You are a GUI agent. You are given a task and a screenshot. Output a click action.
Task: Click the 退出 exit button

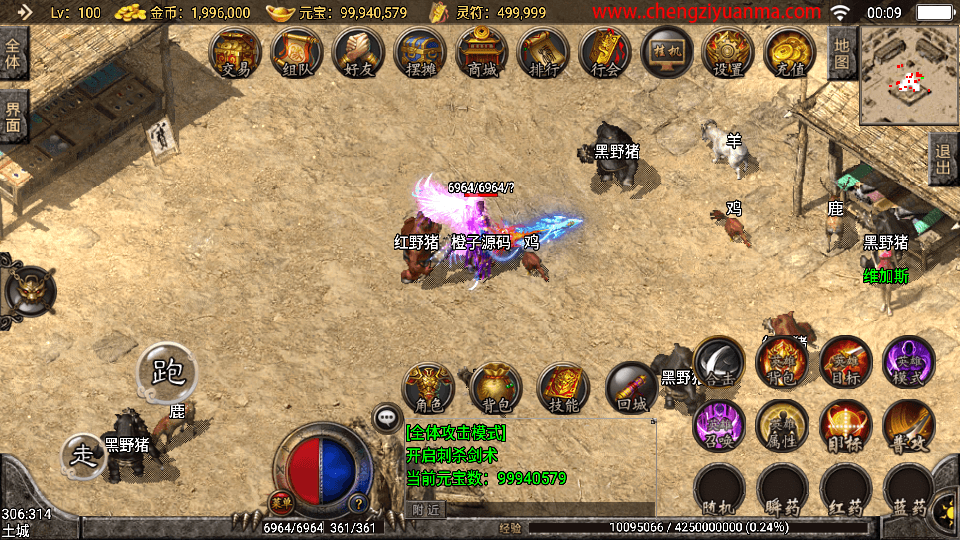click(944, 158)
